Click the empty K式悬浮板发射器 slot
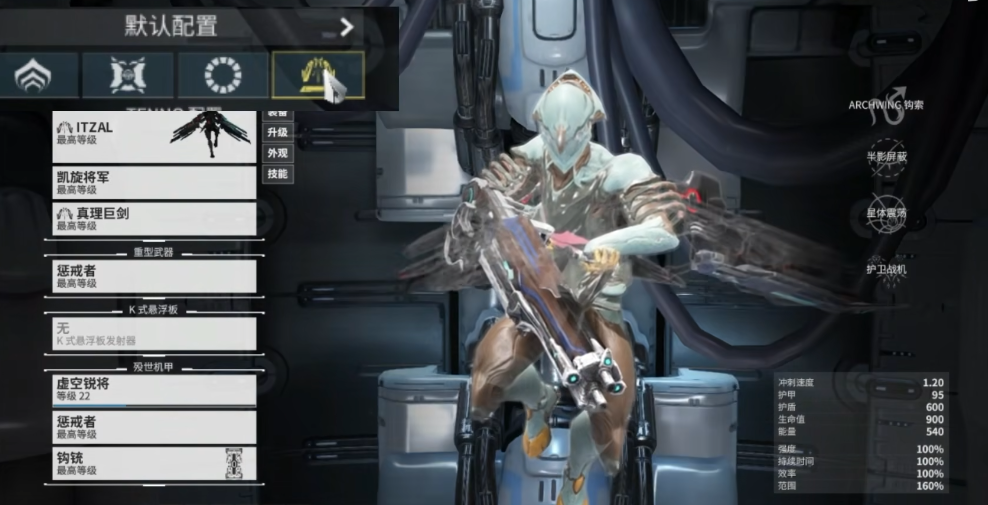The height and width of the screenshot is (505, 988). [154, 333]
